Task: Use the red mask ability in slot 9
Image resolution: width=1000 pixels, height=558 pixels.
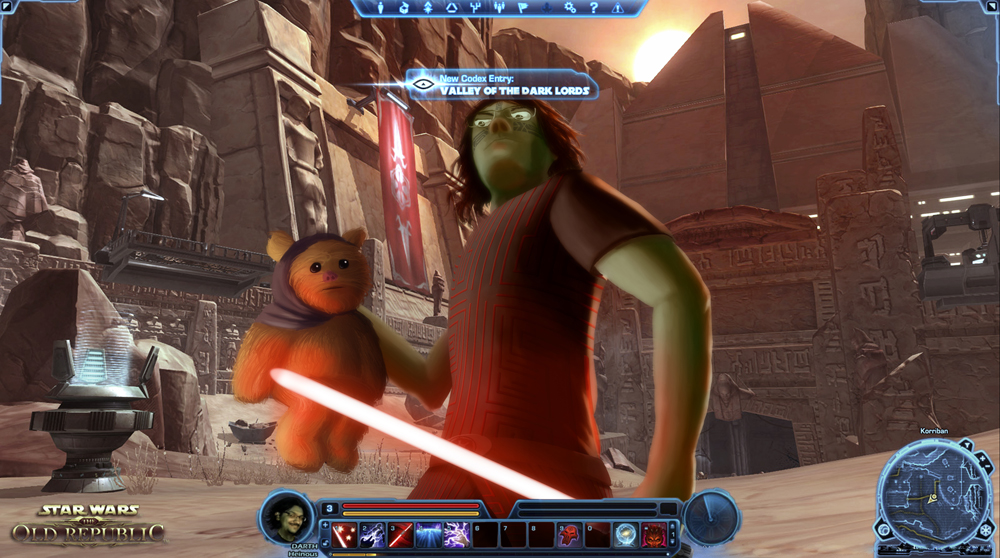Action: (x=569, y=534)
